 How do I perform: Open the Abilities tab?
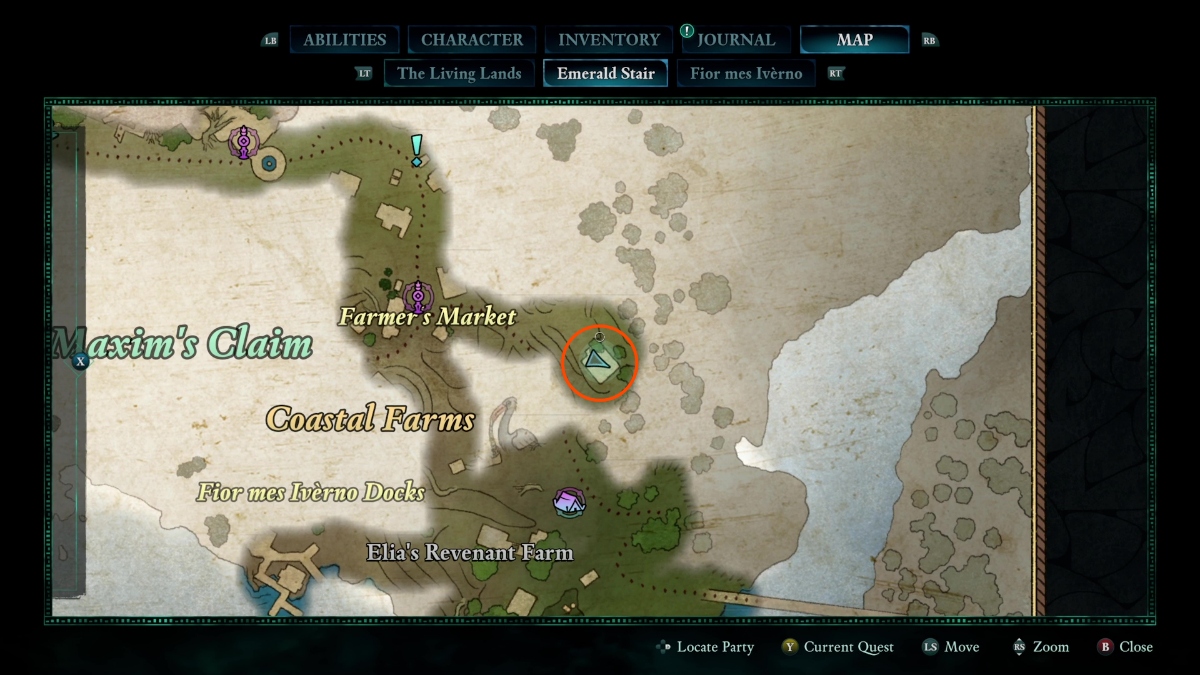point(344,40)
